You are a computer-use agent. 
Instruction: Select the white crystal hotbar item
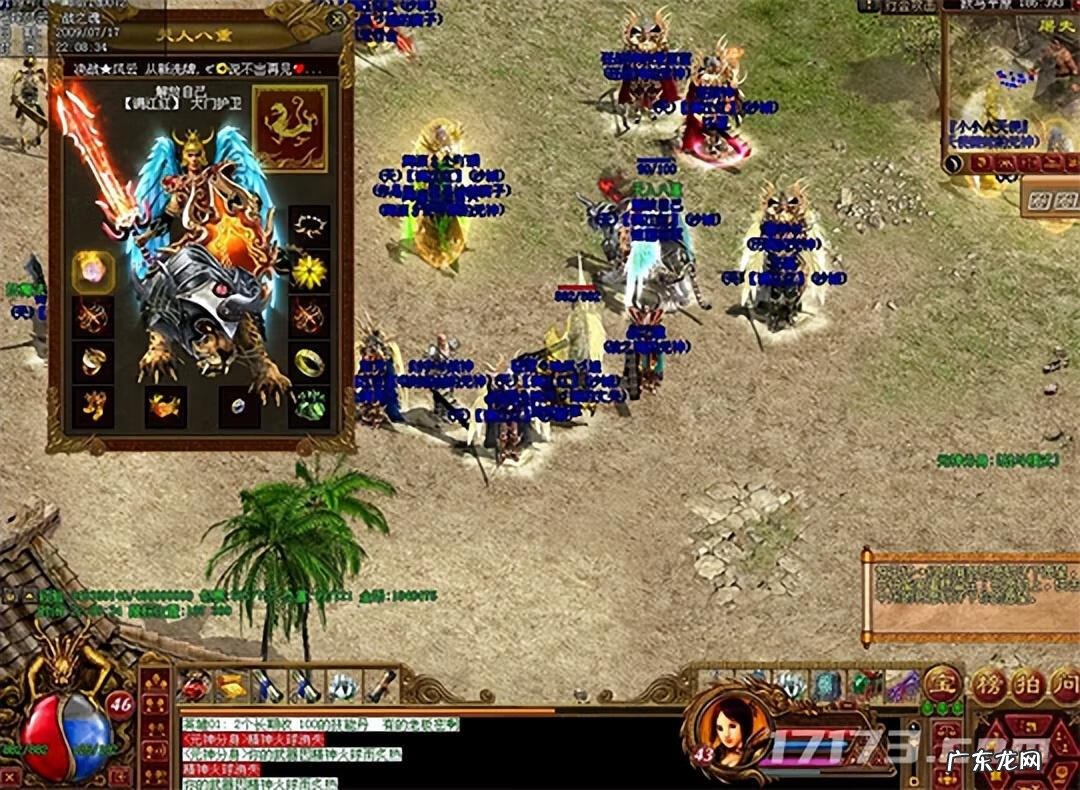(344, 686)
